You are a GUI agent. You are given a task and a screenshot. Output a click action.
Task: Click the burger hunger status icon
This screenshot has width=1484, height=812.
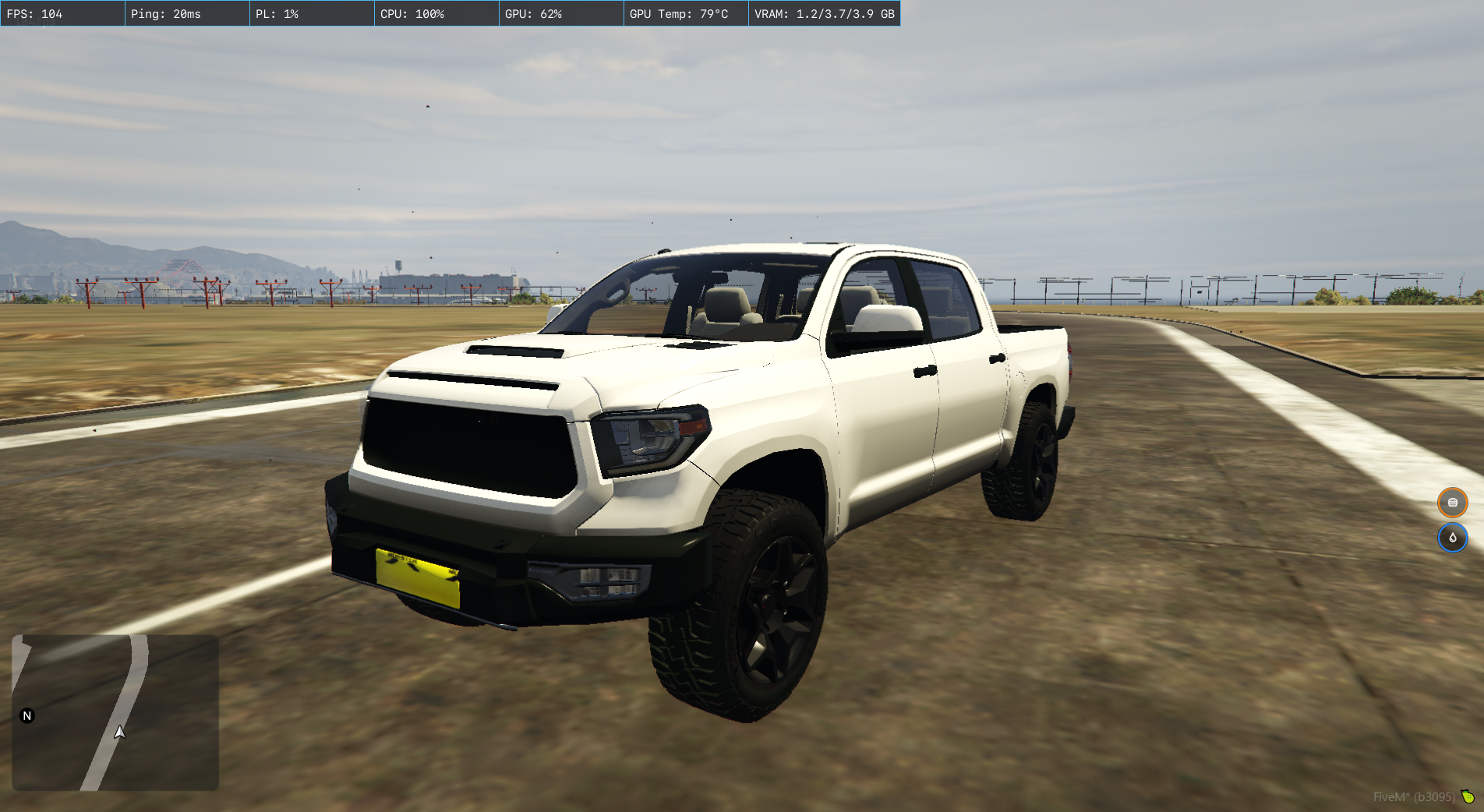(1452, 503)
